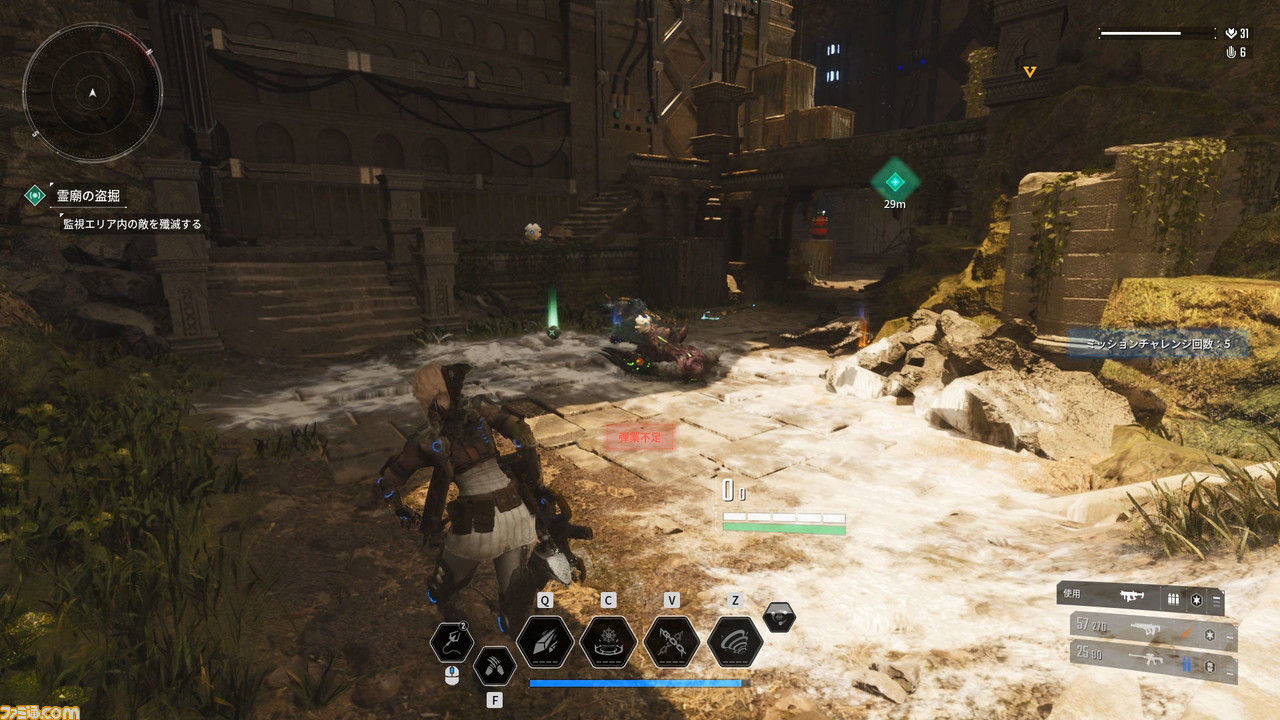Click the green diamond 29m objective marker
Image resolution: width=1280 pixels, height=720 pixels.
tap(894, 180)
